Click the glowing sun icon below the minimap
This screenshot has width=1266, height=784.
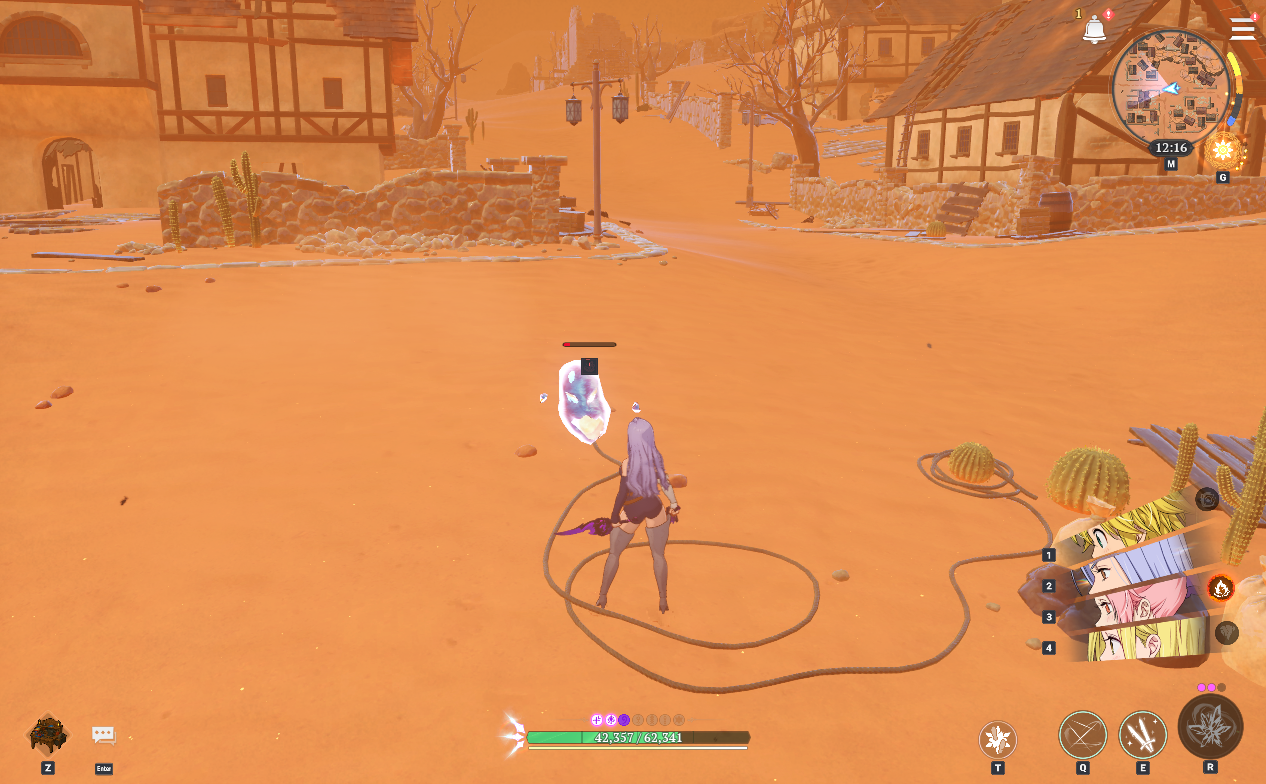(x=1222, y=153)
